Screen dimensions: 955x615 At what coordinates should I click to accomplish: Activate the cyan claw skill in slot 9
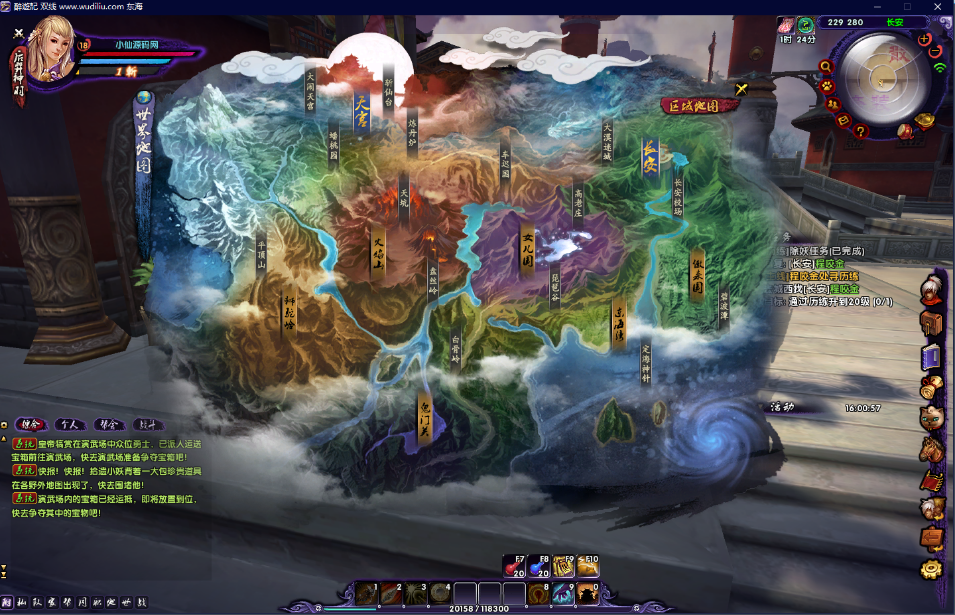tap(563, 593)
